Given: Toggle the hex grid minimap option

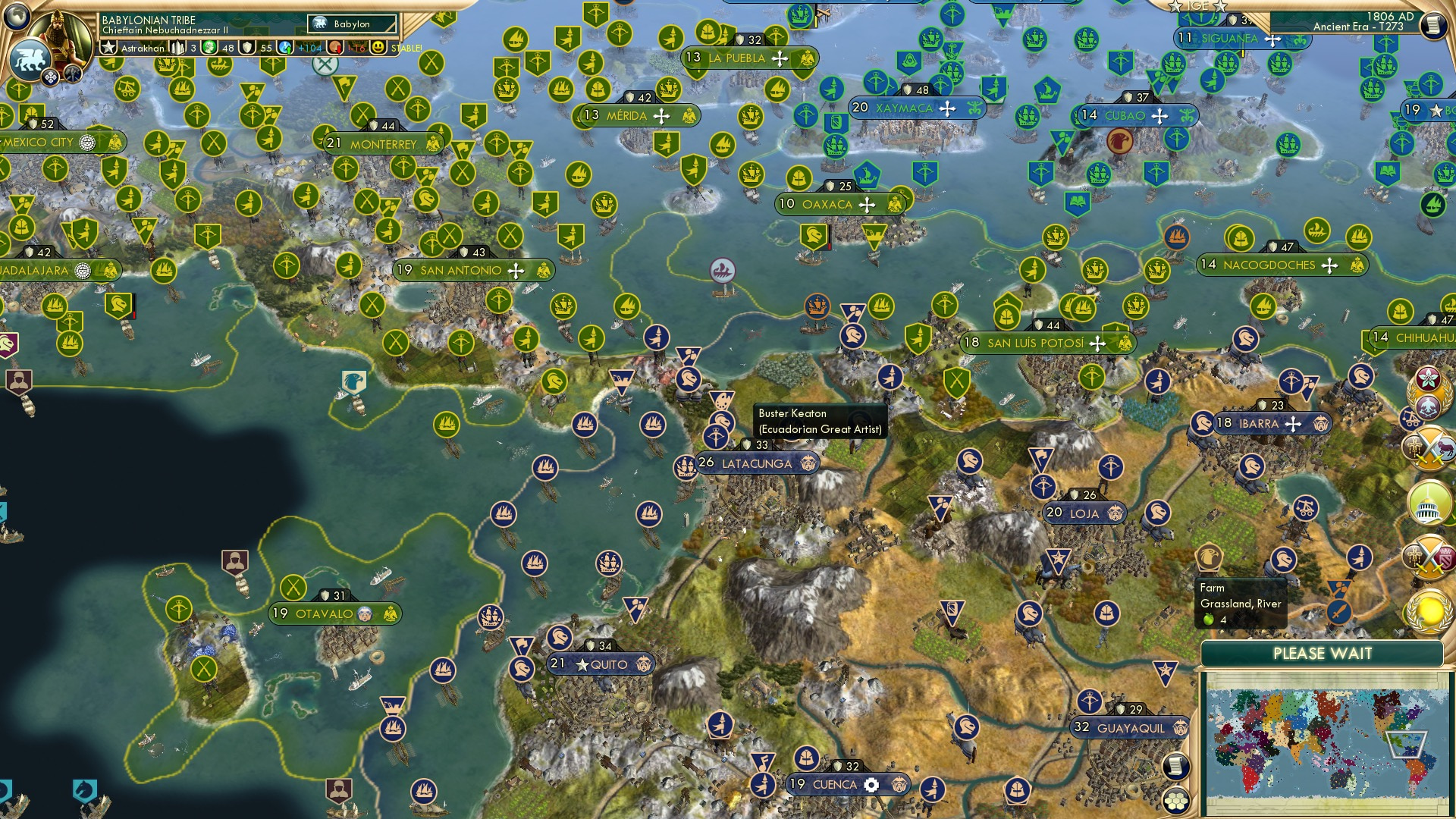Looking at the screenshot, I should point(1176,800).
